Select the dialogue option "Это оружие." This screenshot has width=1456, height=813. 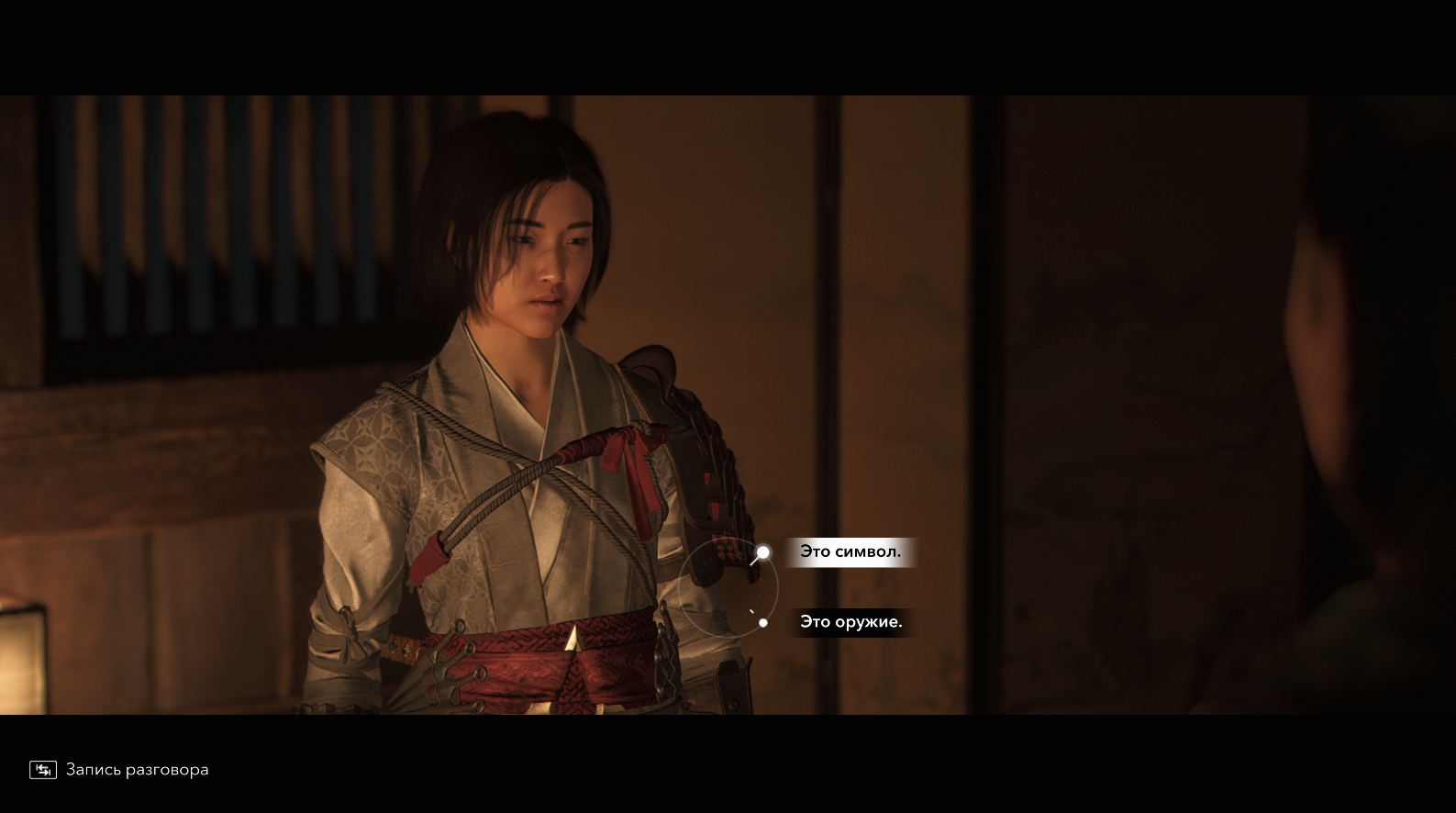pos(850,622)
